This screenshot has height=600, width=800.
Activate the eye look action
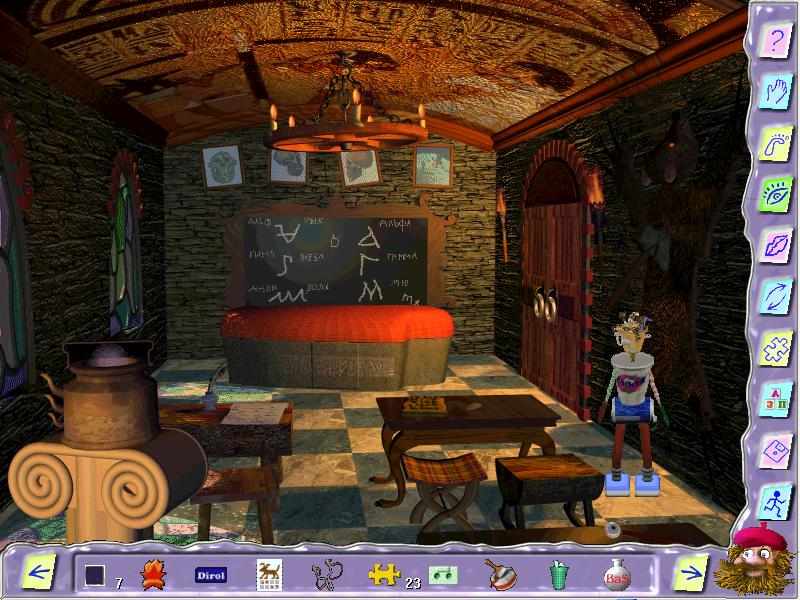pyautogui.click(x=773, y=194)
